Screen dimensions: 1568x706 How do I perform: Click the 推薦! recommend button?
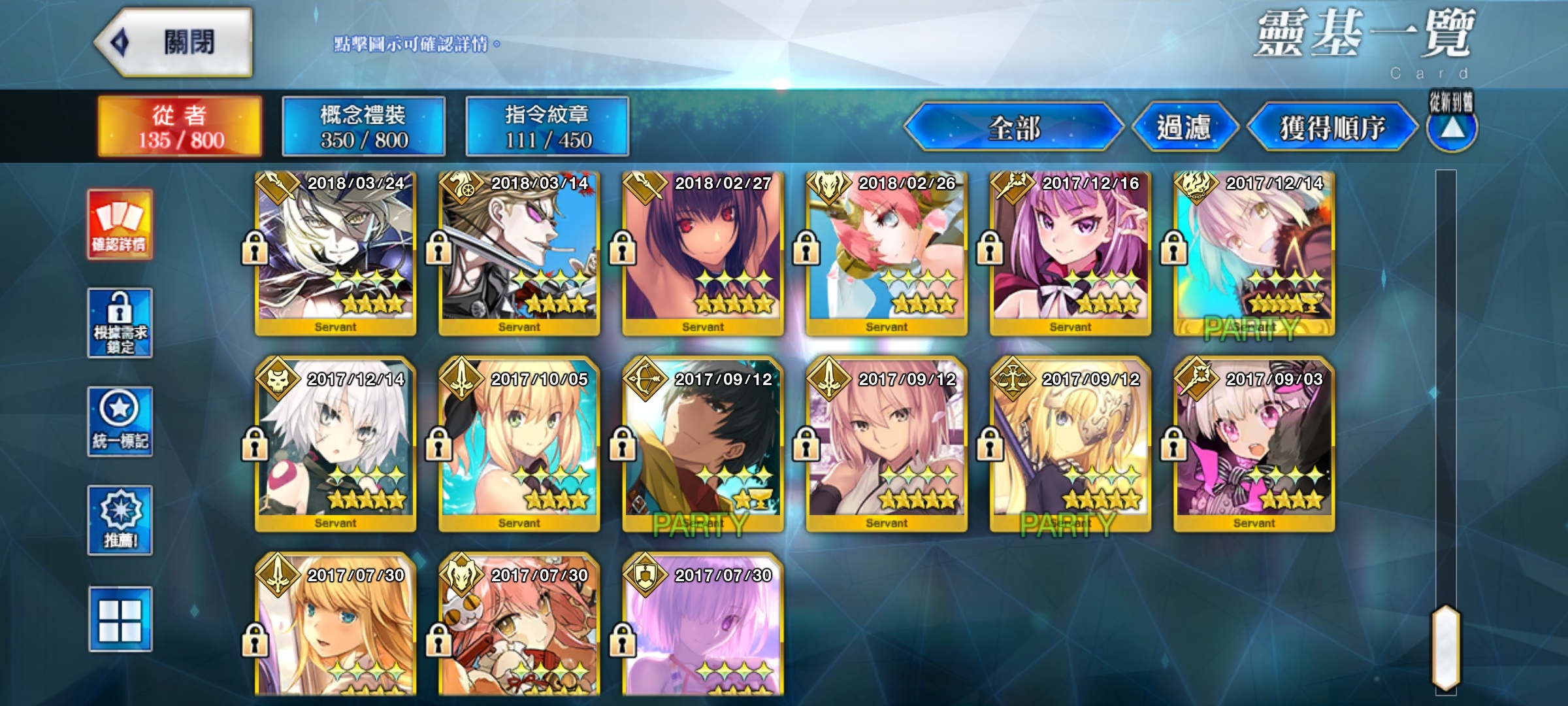point(120,520)
